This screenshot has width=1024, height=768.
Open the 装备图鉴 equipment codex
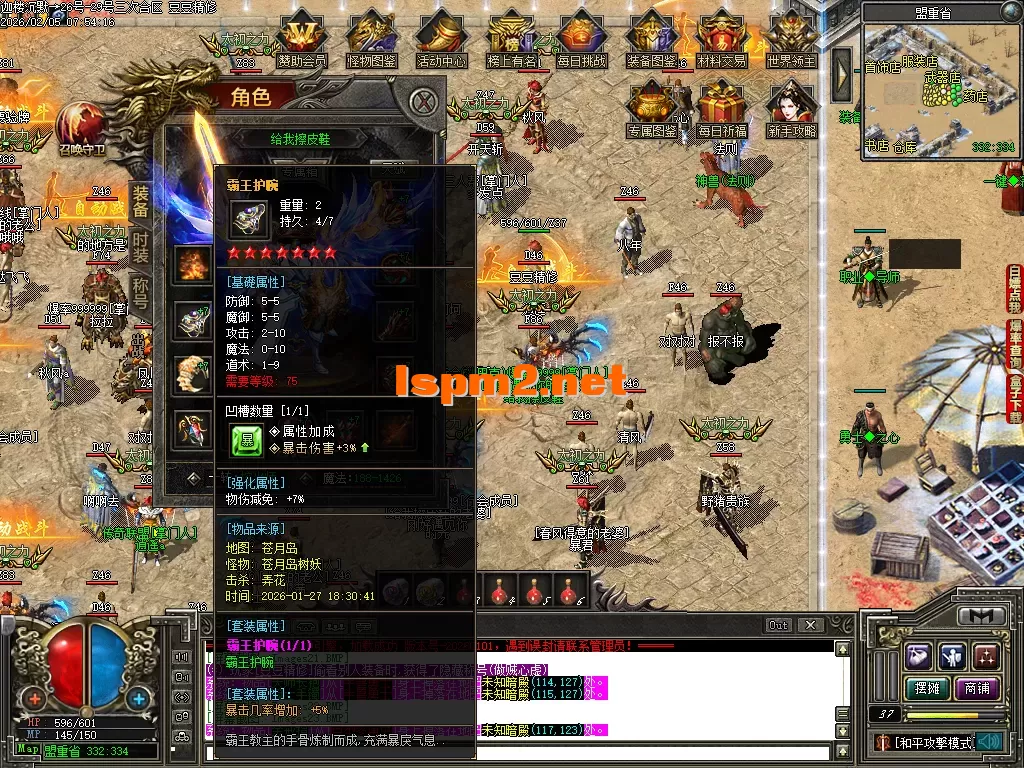651,38
